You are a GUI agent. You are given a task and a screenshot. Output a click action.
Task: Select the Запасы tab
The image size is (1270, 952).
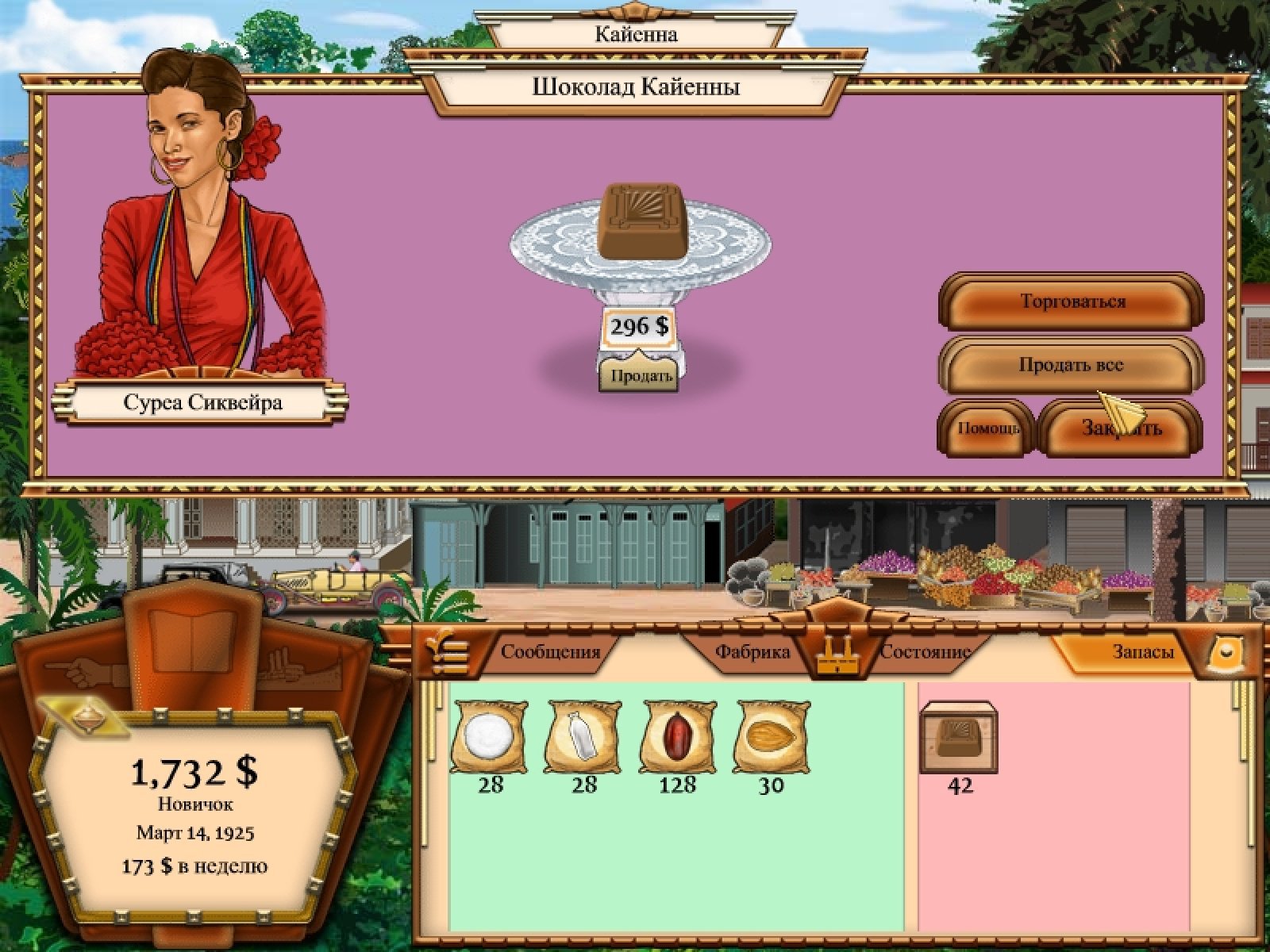click(1141, 652)
